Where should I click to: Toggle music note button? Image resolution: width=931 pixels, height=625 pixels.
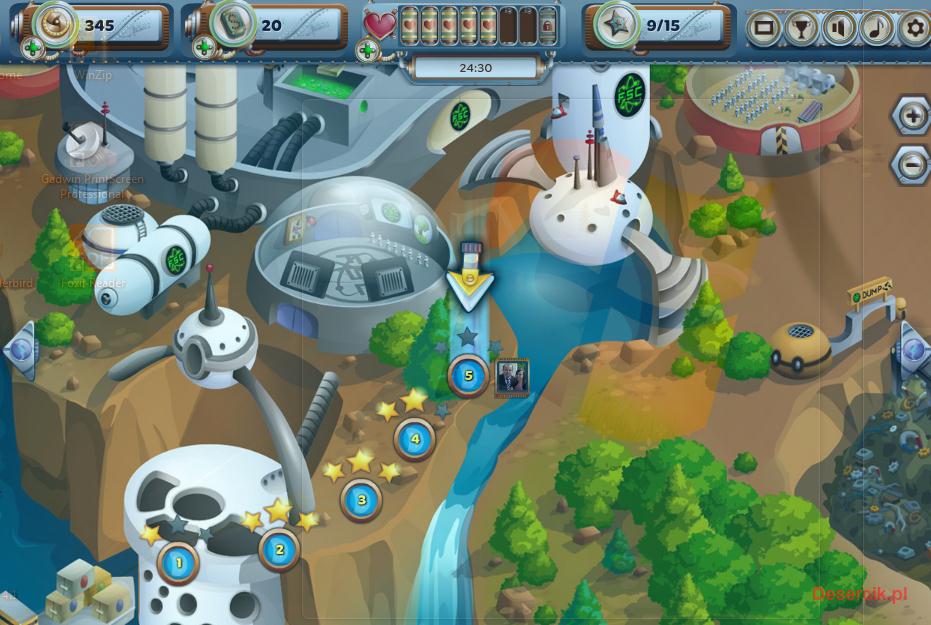(877, 28)
